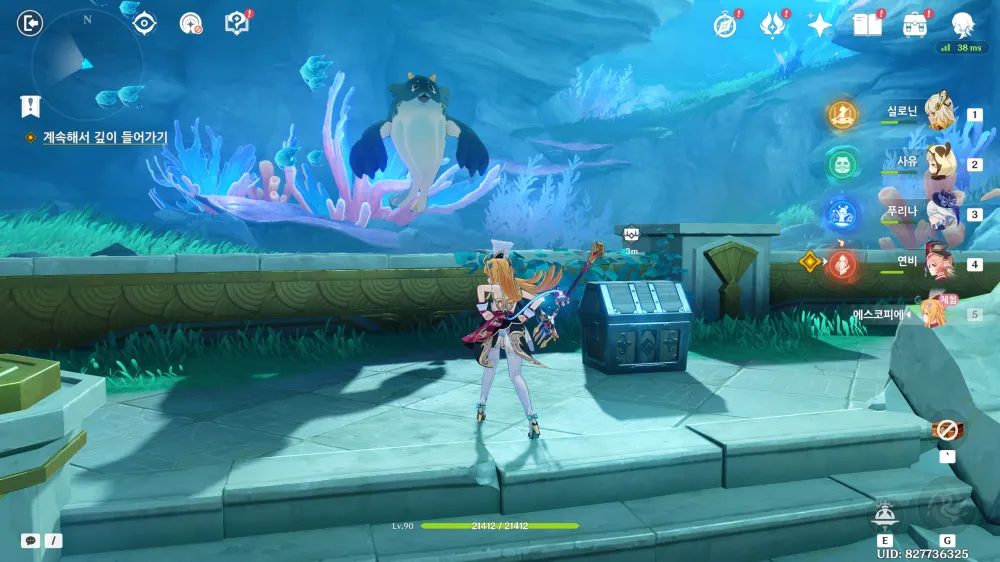Activate the Elemental Skill cloche icon
The height and width of the screenshot is (562, 1000).
click(x=883, y=513)
